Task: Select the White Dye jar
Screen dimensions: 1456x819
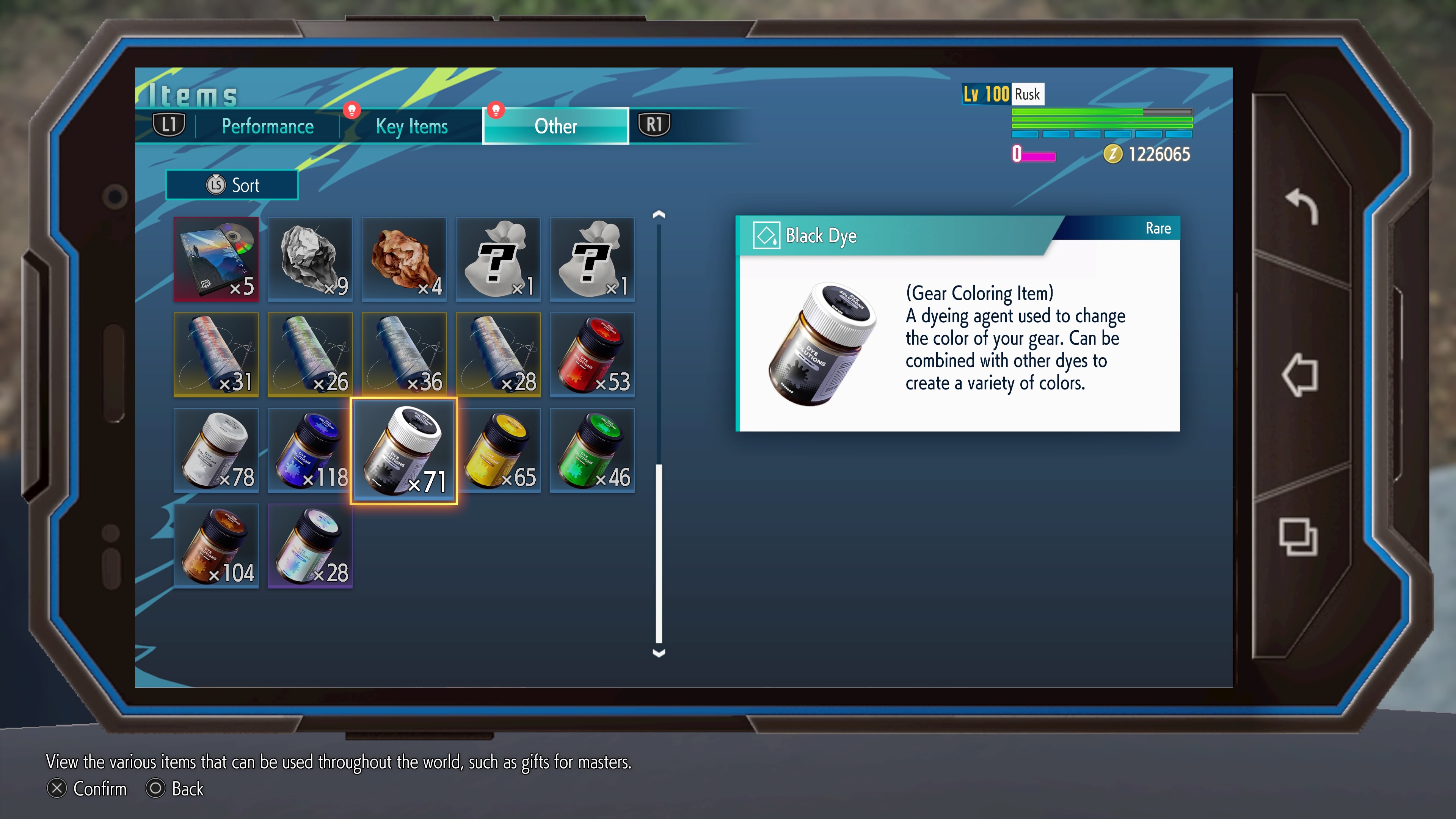Action: click(x=216, y=450)
